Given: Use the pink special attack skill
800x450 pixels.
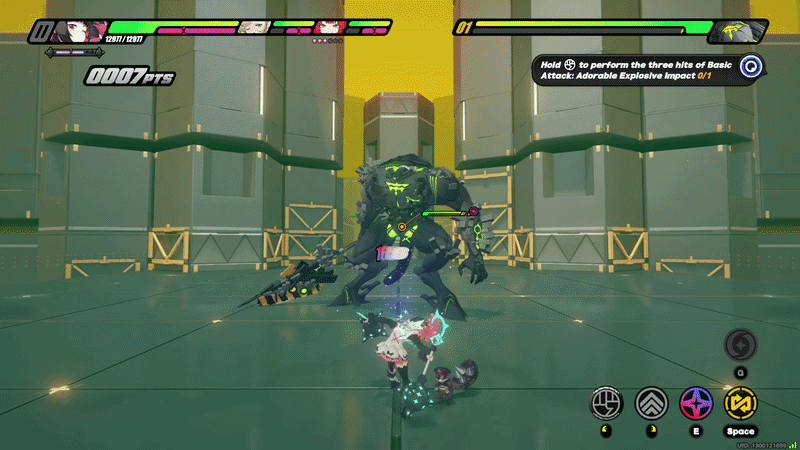Looking at the screenshot, I should (x=696, y=402).
